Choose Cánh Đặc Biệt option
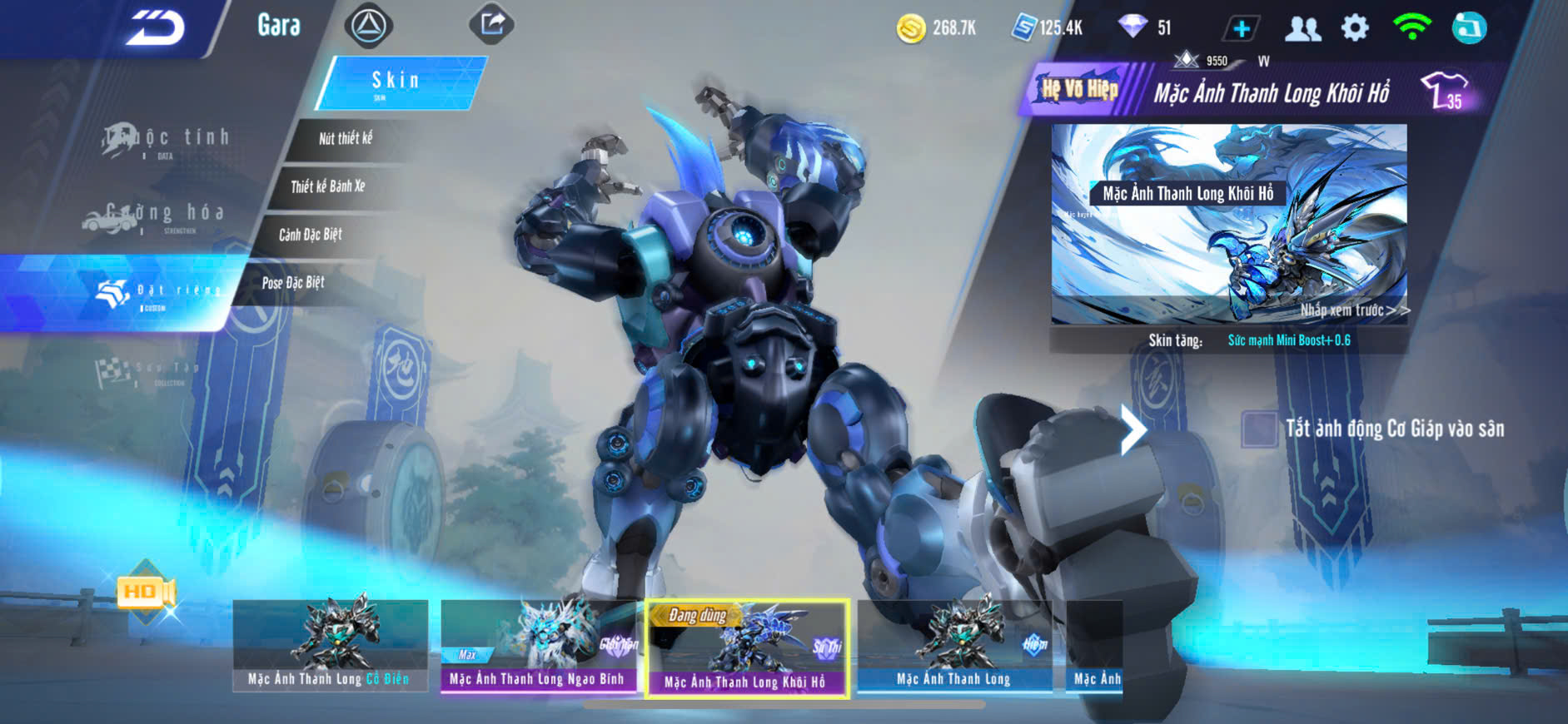1568x724 pixels. point(311,235)
